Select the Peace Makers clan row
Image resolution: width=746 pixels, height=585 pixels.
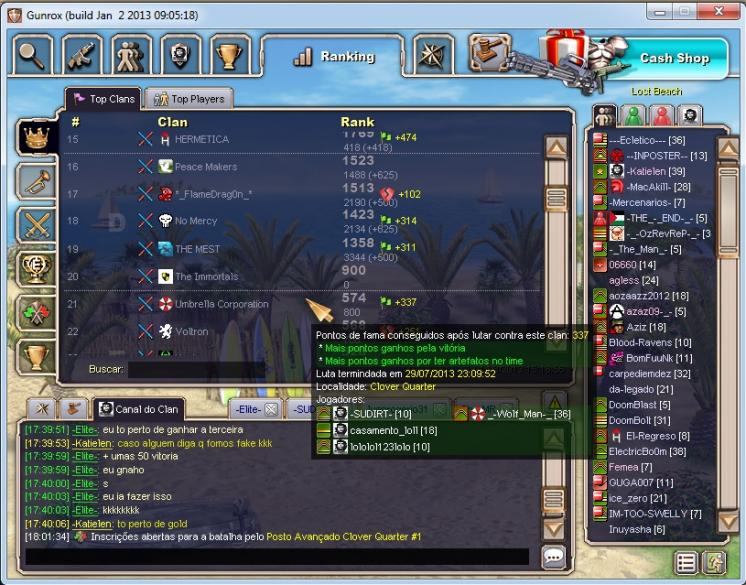pyautogui.click(x=206, y=167)
